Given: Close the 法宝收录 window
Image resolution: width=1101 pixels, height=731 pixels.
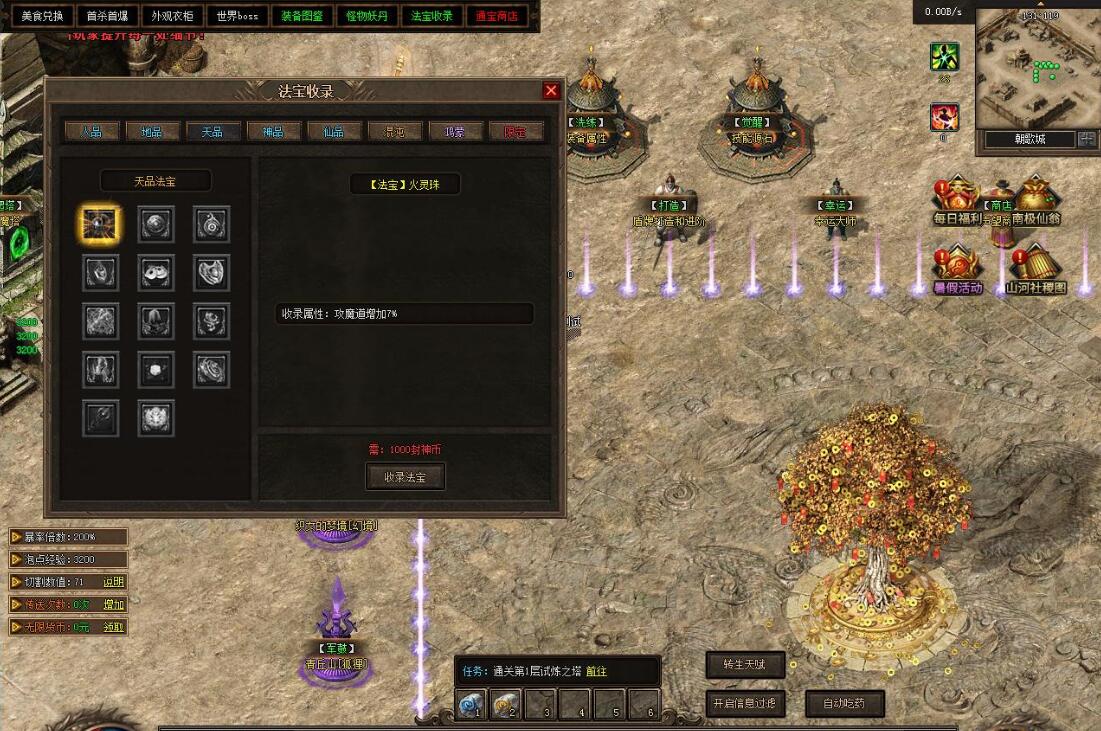Looking at the screenshot, I should 551,91.
